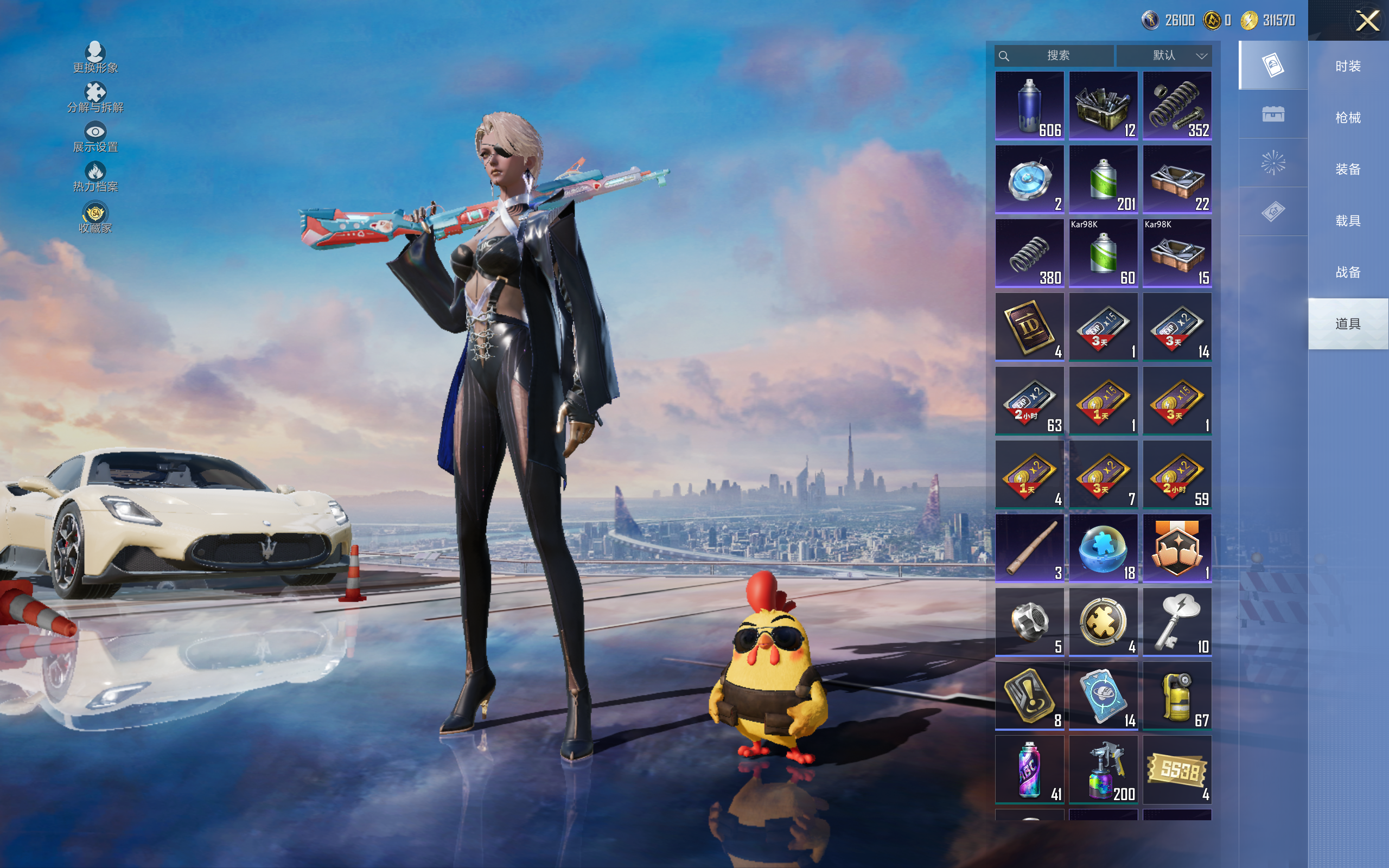Select the ID card item
The height and width of the screenshot is (868, 1389).
pos(1030,327)
